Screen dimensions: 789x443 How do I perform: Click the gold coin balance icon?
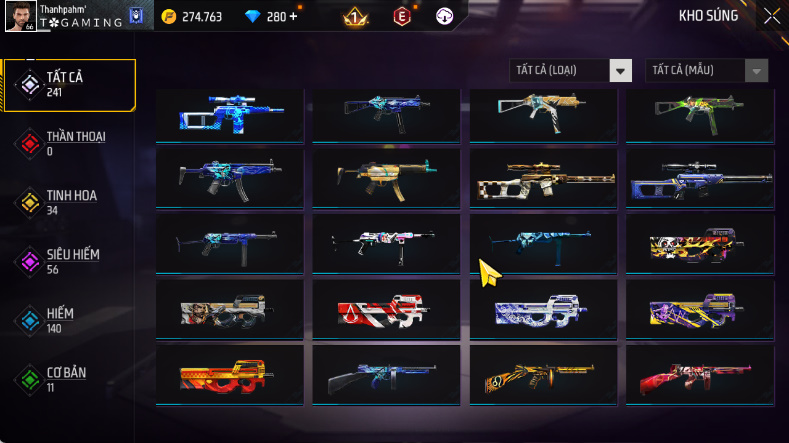(x=168, y=16)
